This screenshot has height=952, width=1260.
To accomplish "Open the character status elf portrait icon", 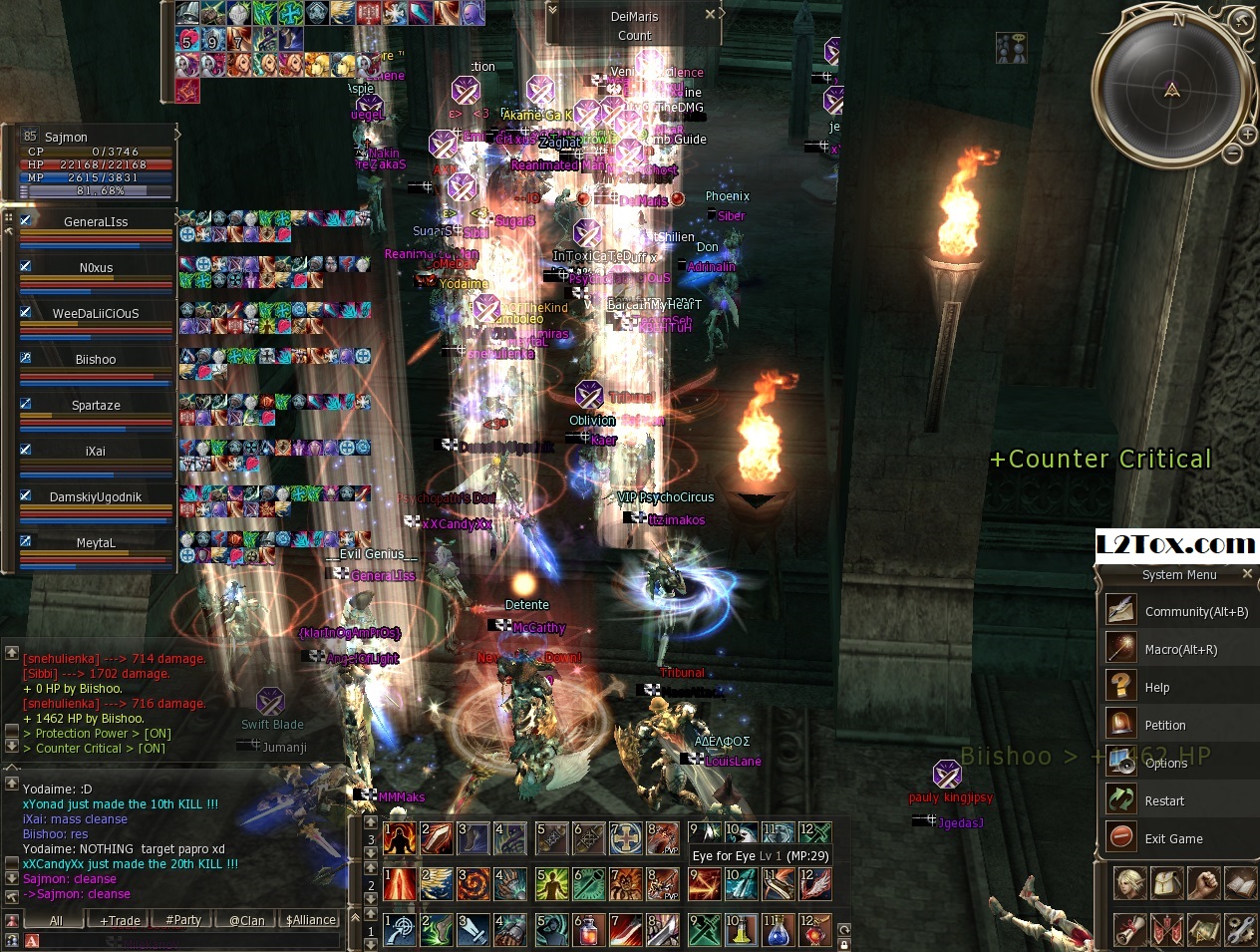I will tap(1129, 883).
